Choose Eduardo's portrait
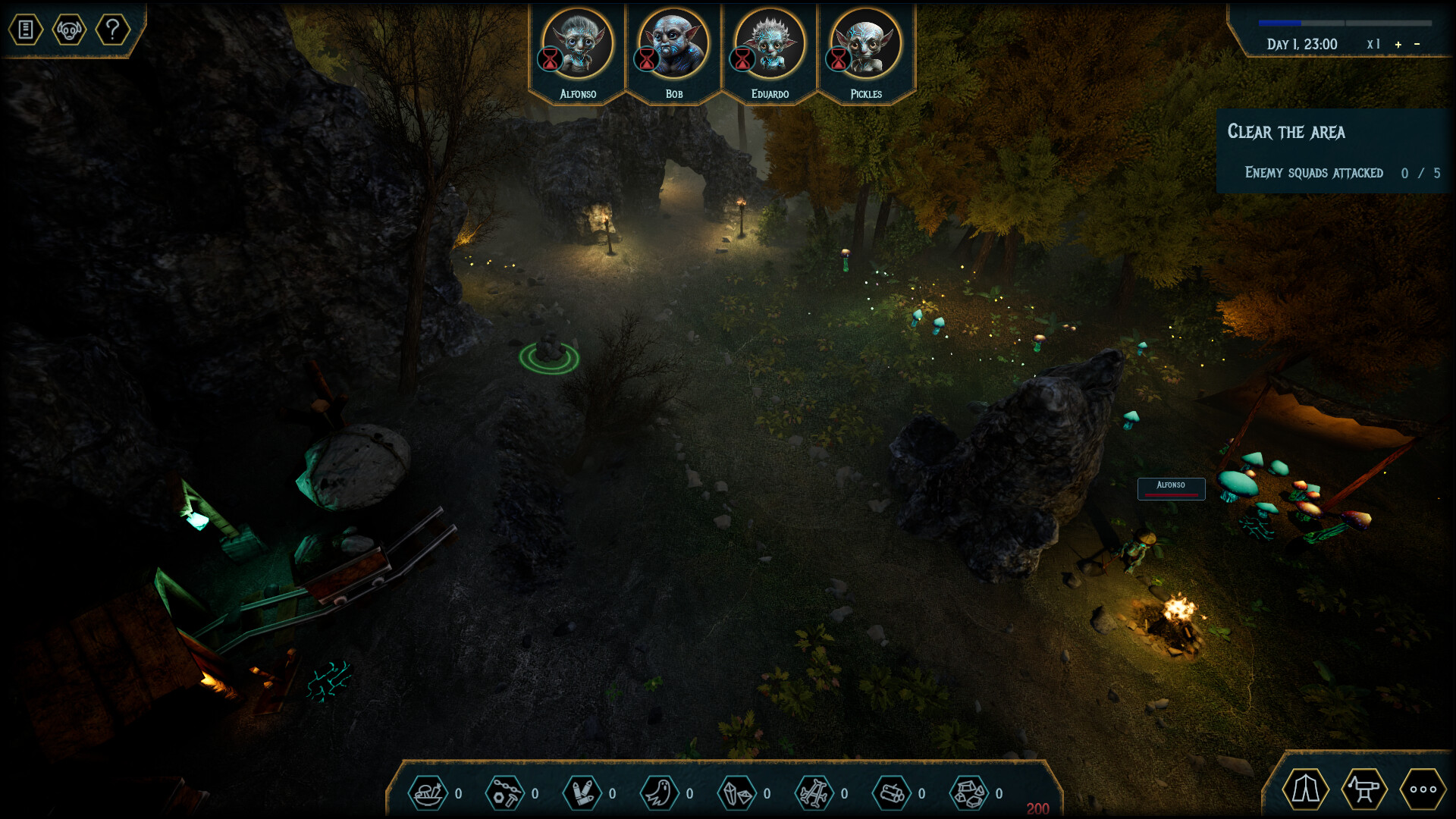 [x=770, y=45]
